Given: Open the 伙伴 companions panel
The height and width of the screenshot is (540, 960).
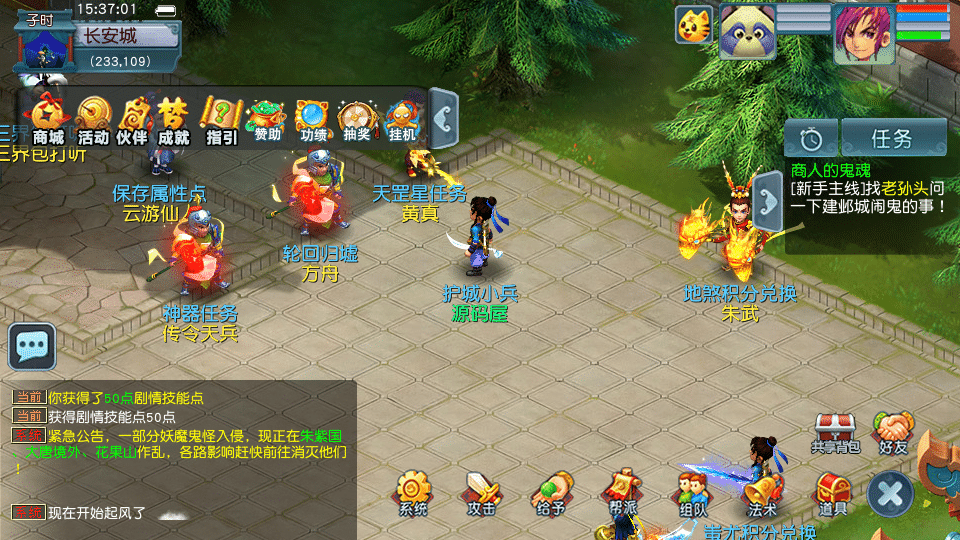Looking at the screenshot, I should 132,119.
